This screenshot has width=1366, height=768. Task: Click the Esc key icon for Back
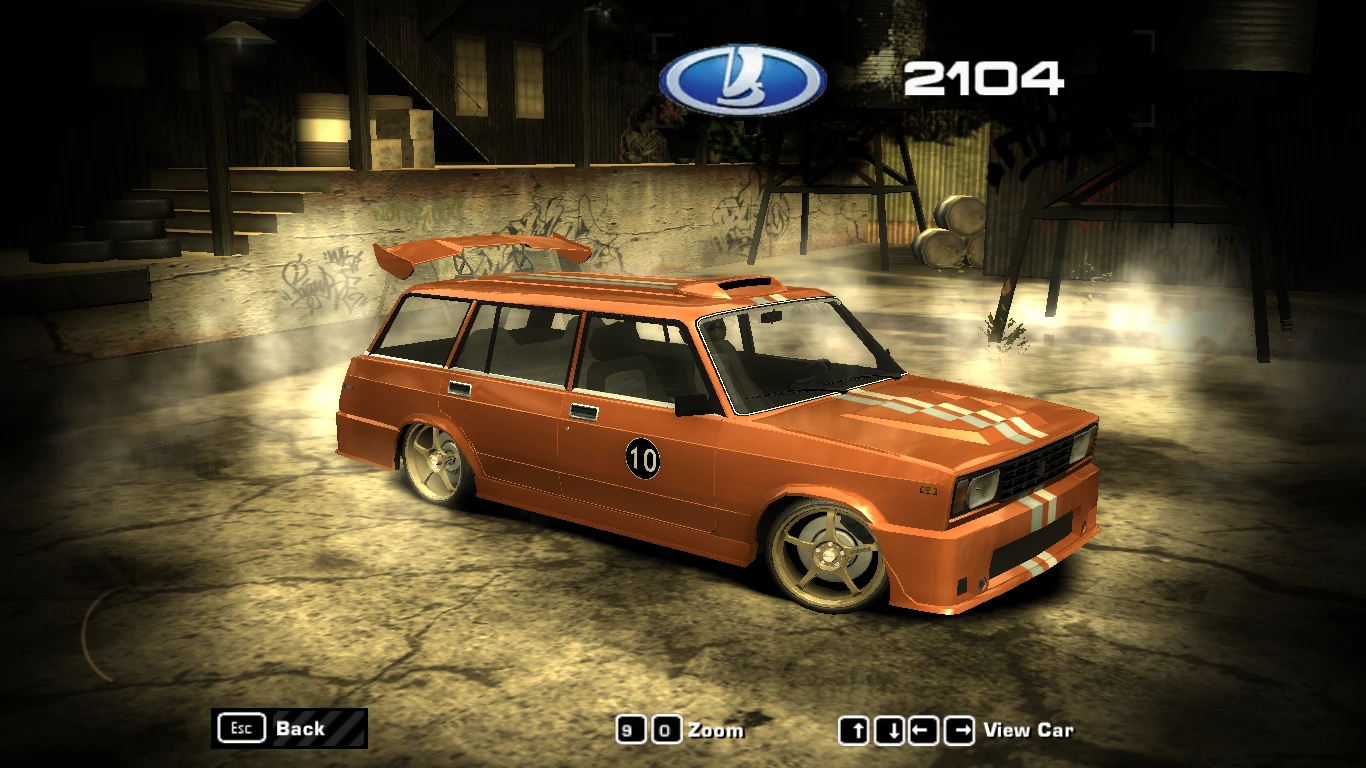(240, 728)
